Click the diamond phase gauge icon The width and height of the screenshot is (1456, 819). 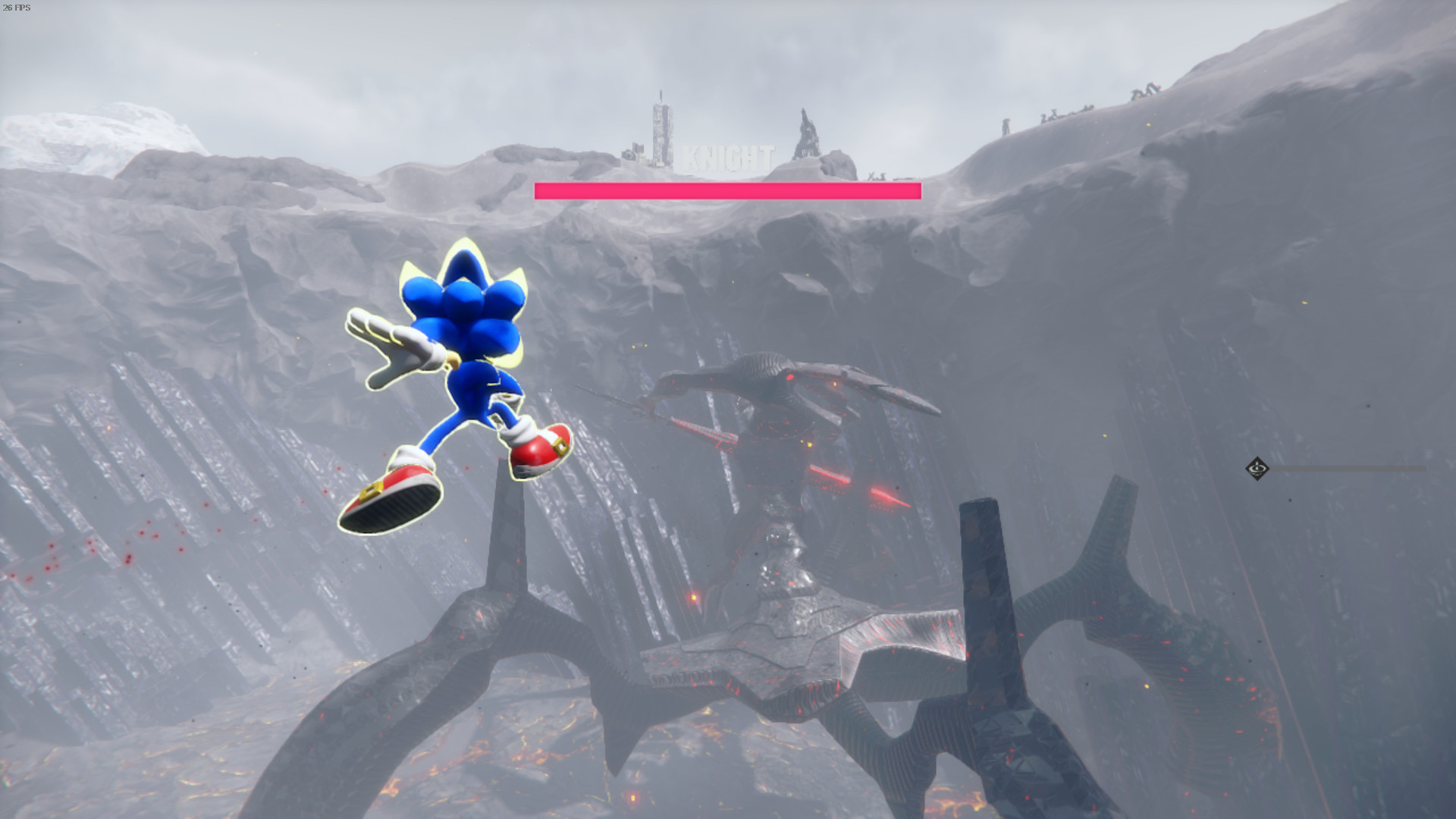[1258, 469]
